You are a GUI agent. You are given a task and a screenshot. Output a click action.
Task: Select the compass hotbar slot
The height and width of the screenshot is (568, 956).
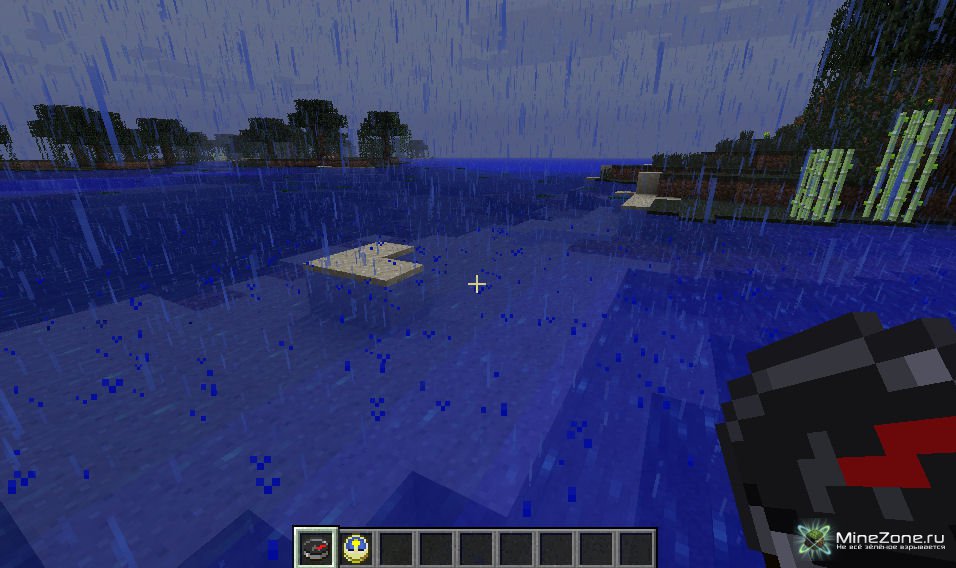(x=314, y=547)
